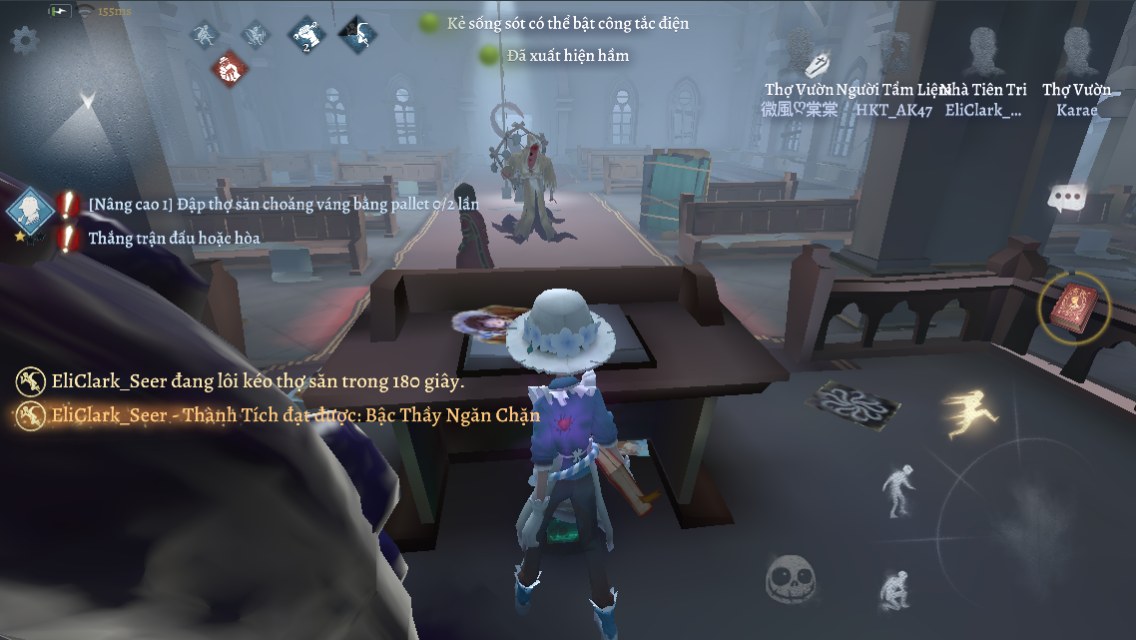Use the red book item
1136x640 pixels.
(1075, 306)
